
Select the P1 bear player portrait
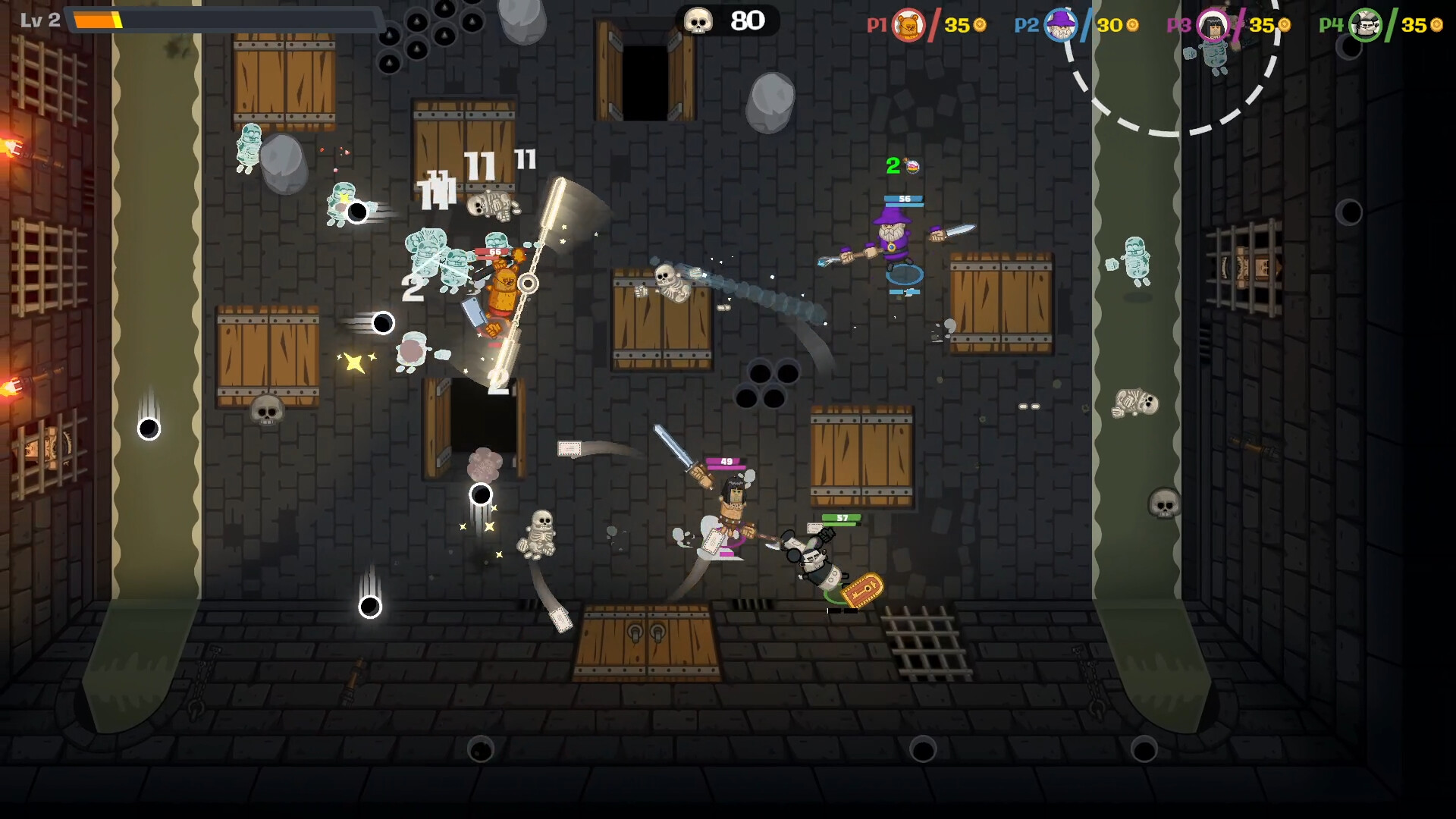pyautogui.click(x=908, y=25)
